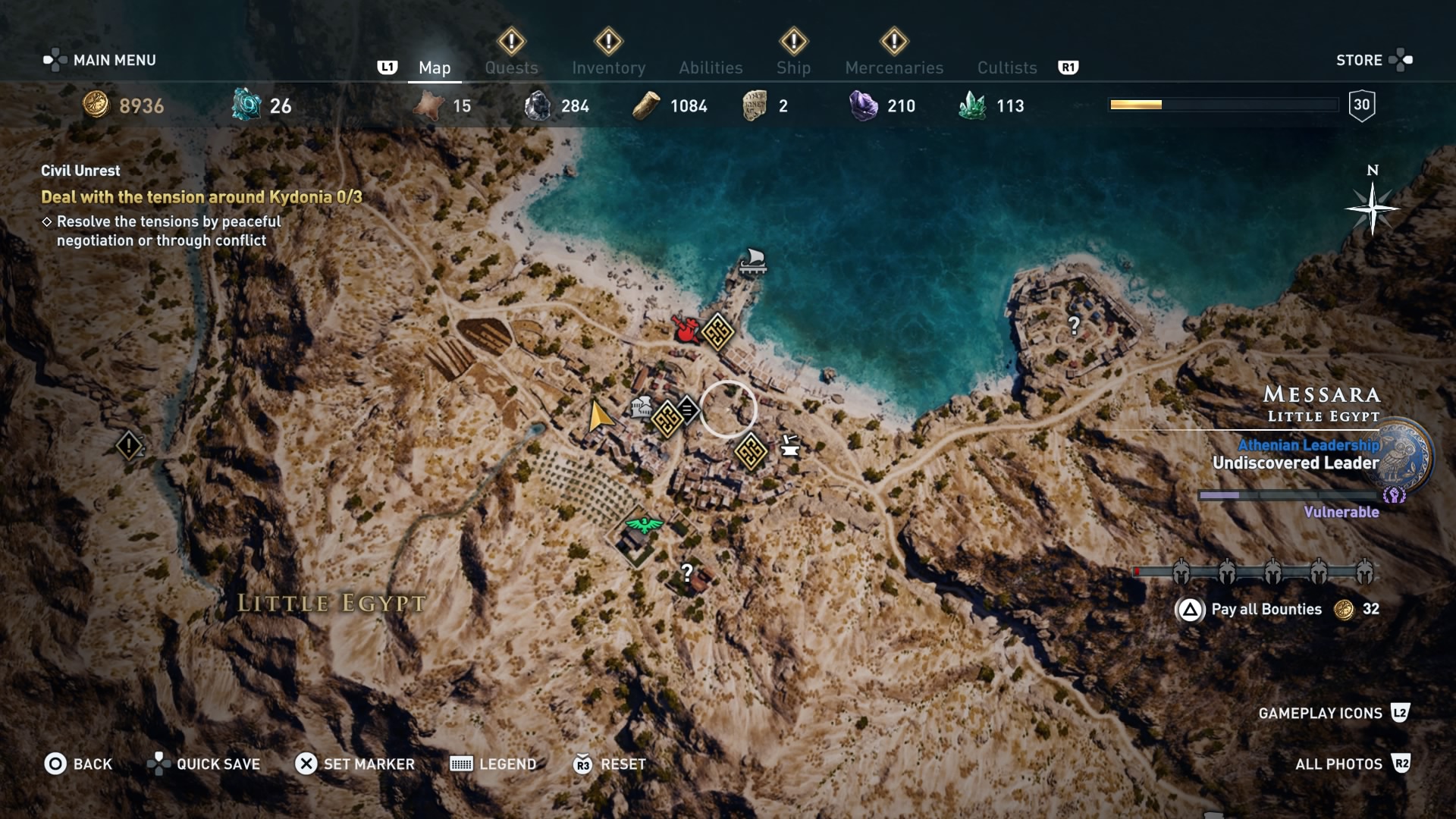Select the exclamation quest marker by the river
This screenshot has width=1456, height=819.
tap(129, 445)
